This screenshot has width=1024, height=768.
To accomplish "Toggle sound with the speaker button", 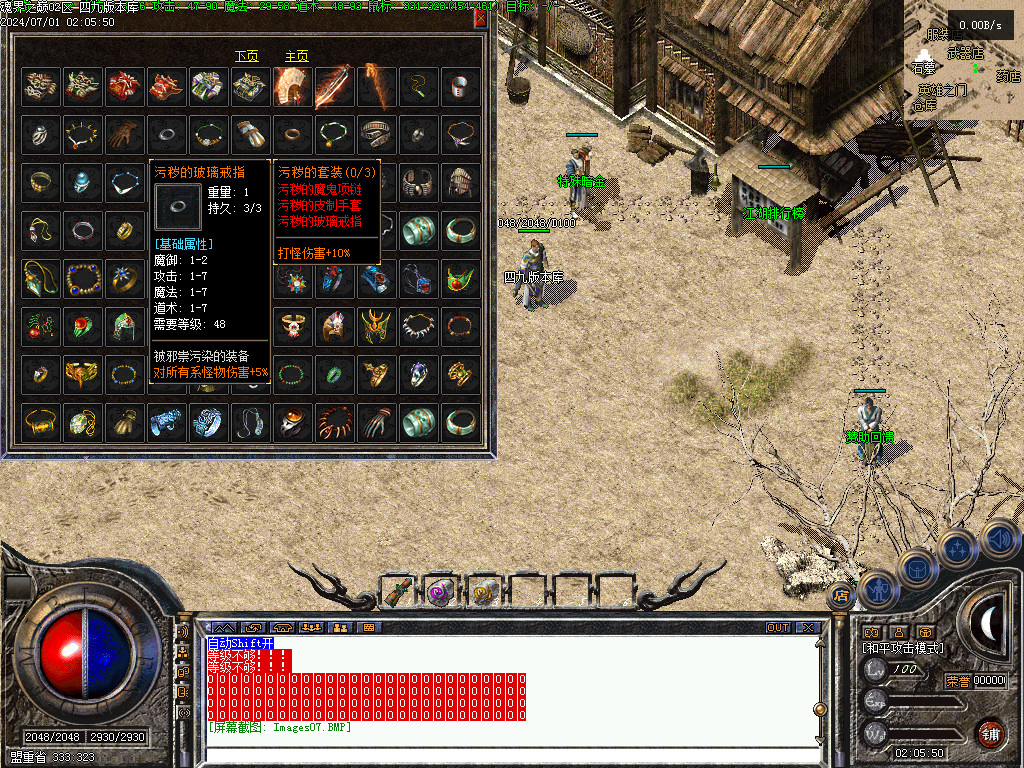I will 998,538.
